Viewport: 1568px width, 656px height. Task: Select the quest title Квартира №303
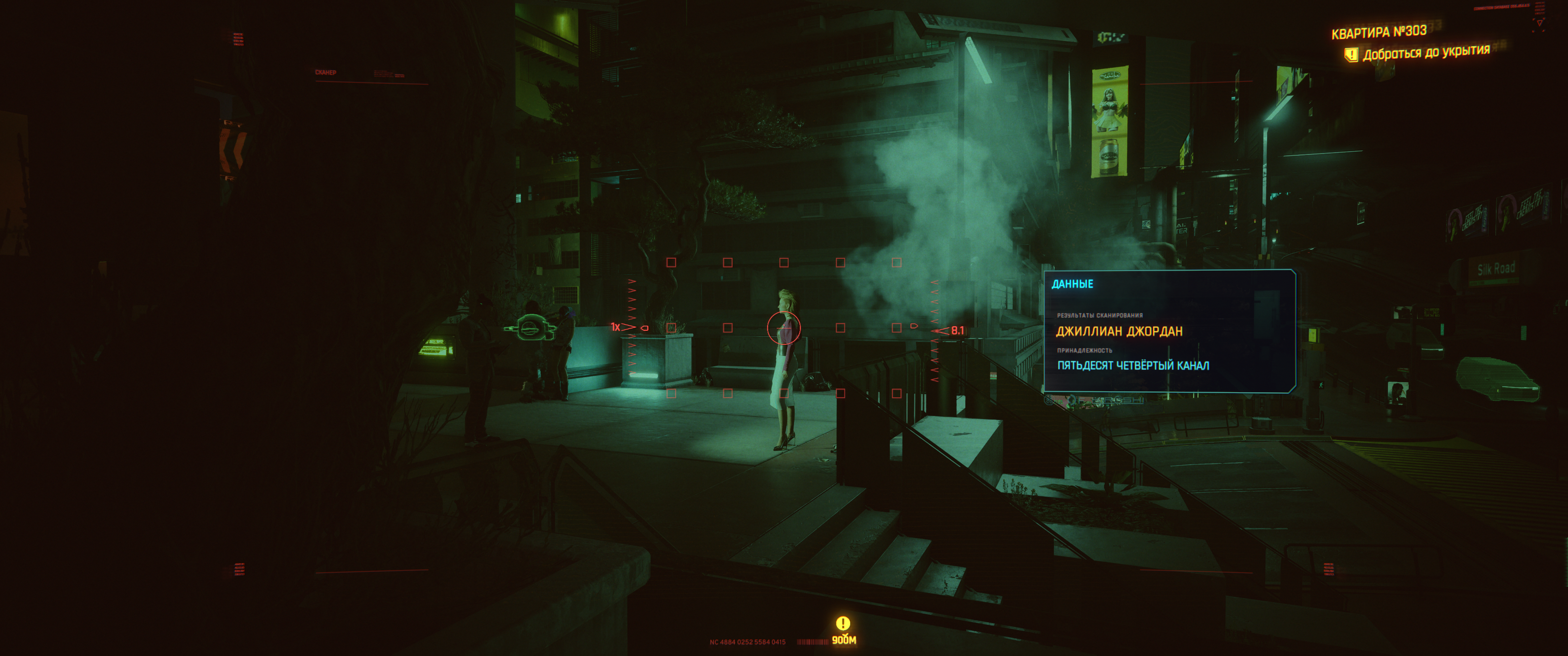1378,31
